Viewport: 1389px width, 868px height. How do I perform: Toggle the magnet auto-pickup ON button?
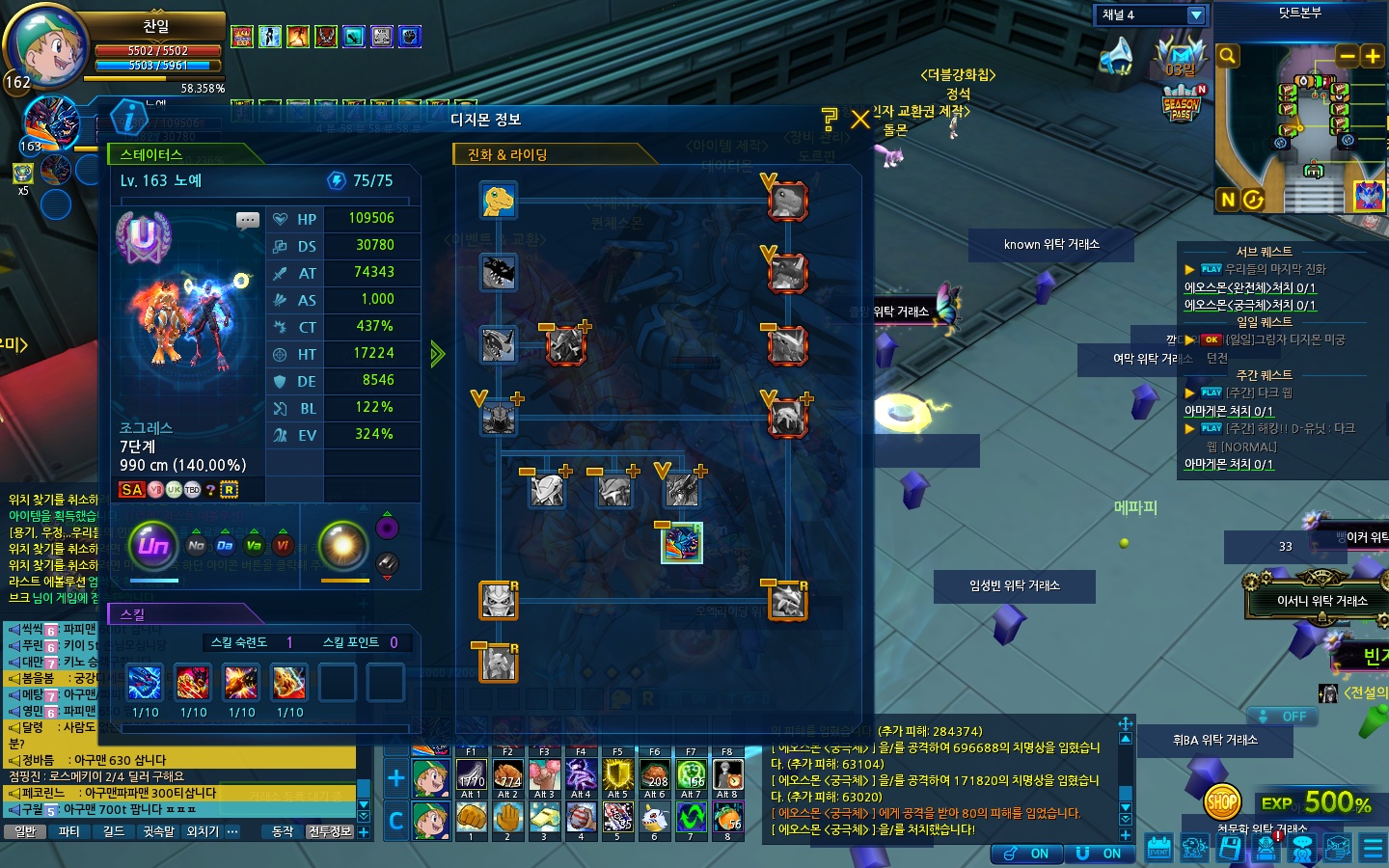[1099, 854]
